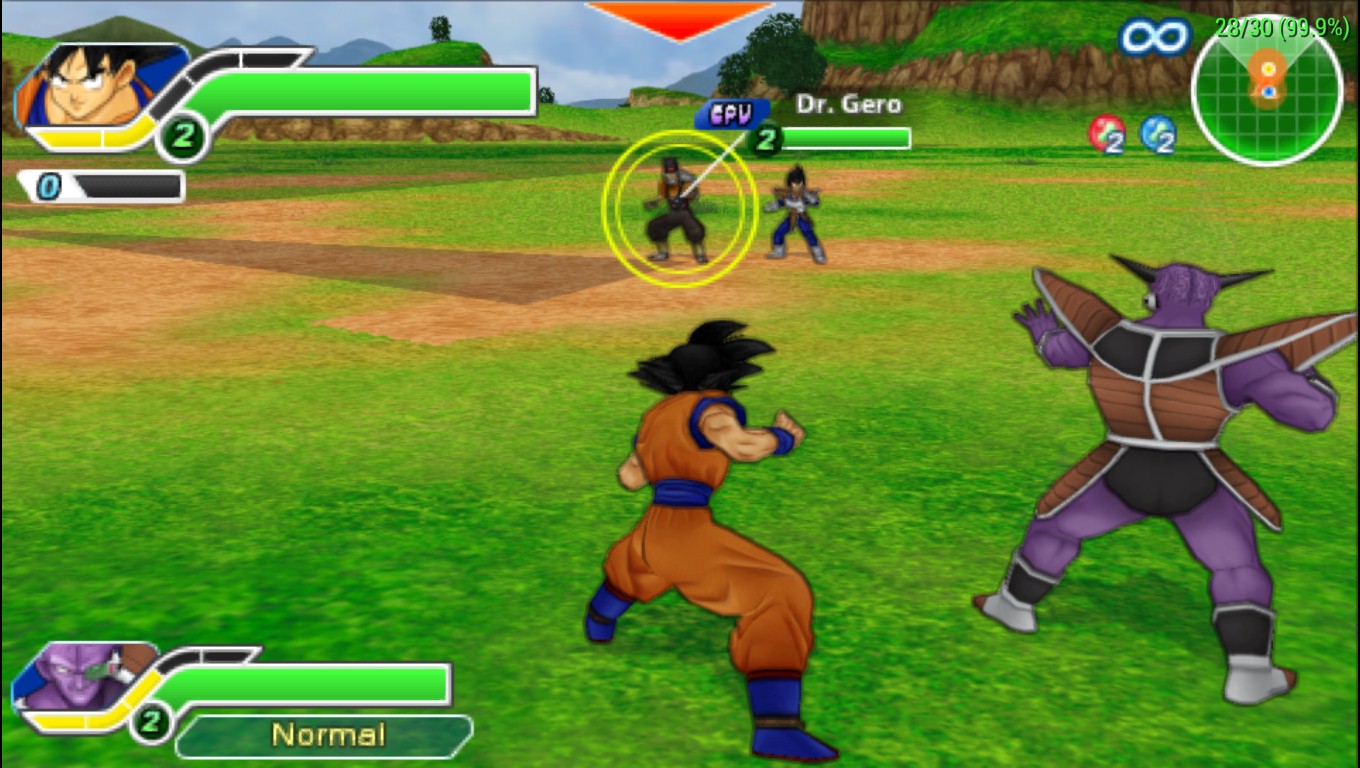The width and height of the screenshot is (1360, 768).
Task: Click the Normal partner strategy label
Action: click(327, 735)
